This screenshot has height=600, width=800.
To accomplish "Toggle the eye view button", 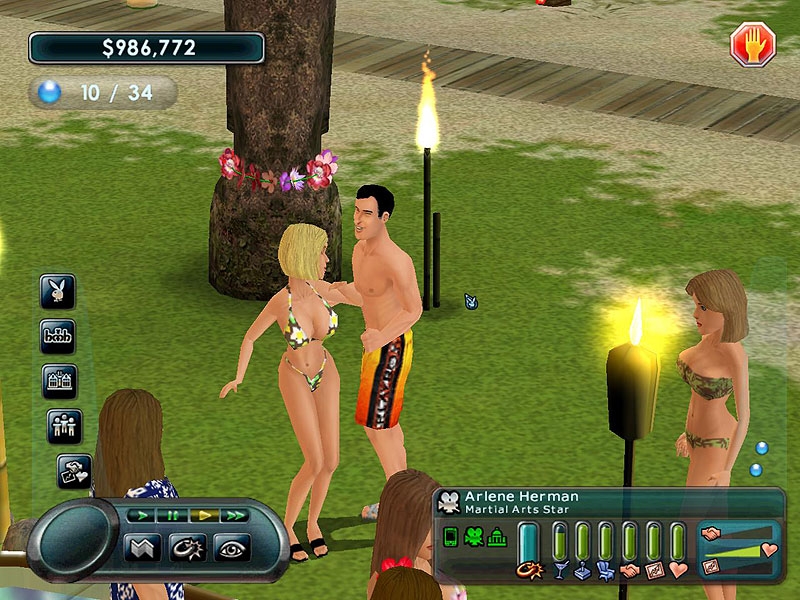I will pyautogui.click(x=231, y=548).
